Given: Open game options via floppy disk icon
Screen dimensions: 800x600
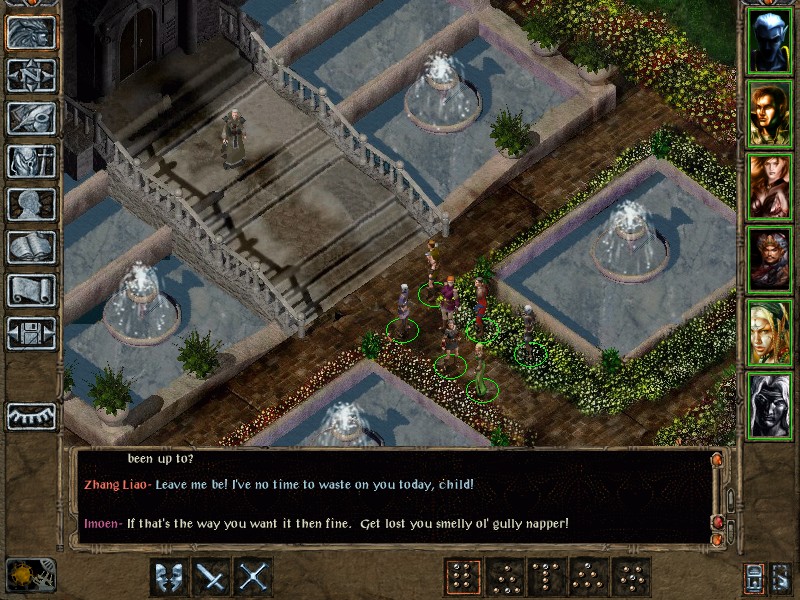Looking at the screenshot, I should (31, 333).
